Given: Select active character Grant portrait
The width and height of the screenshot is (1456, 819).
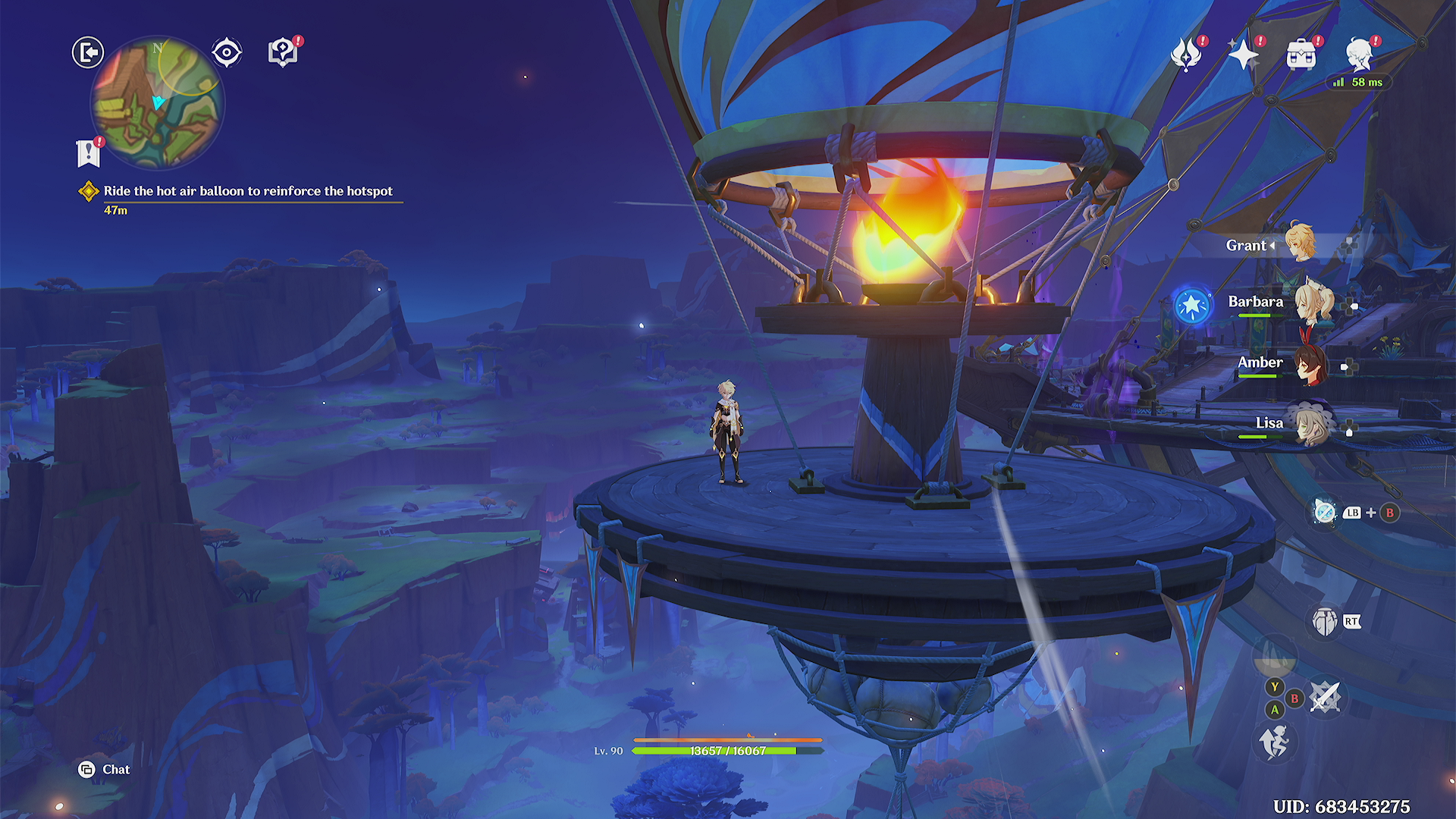Looking at the screenshot, I should [x=1301, y=243].
